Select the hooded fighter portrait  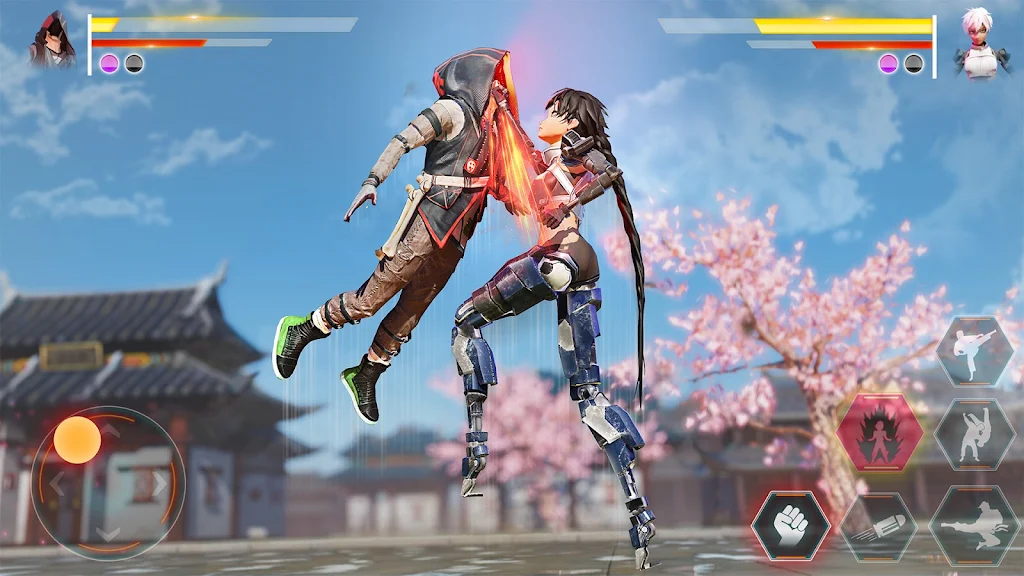coord(52,41)
